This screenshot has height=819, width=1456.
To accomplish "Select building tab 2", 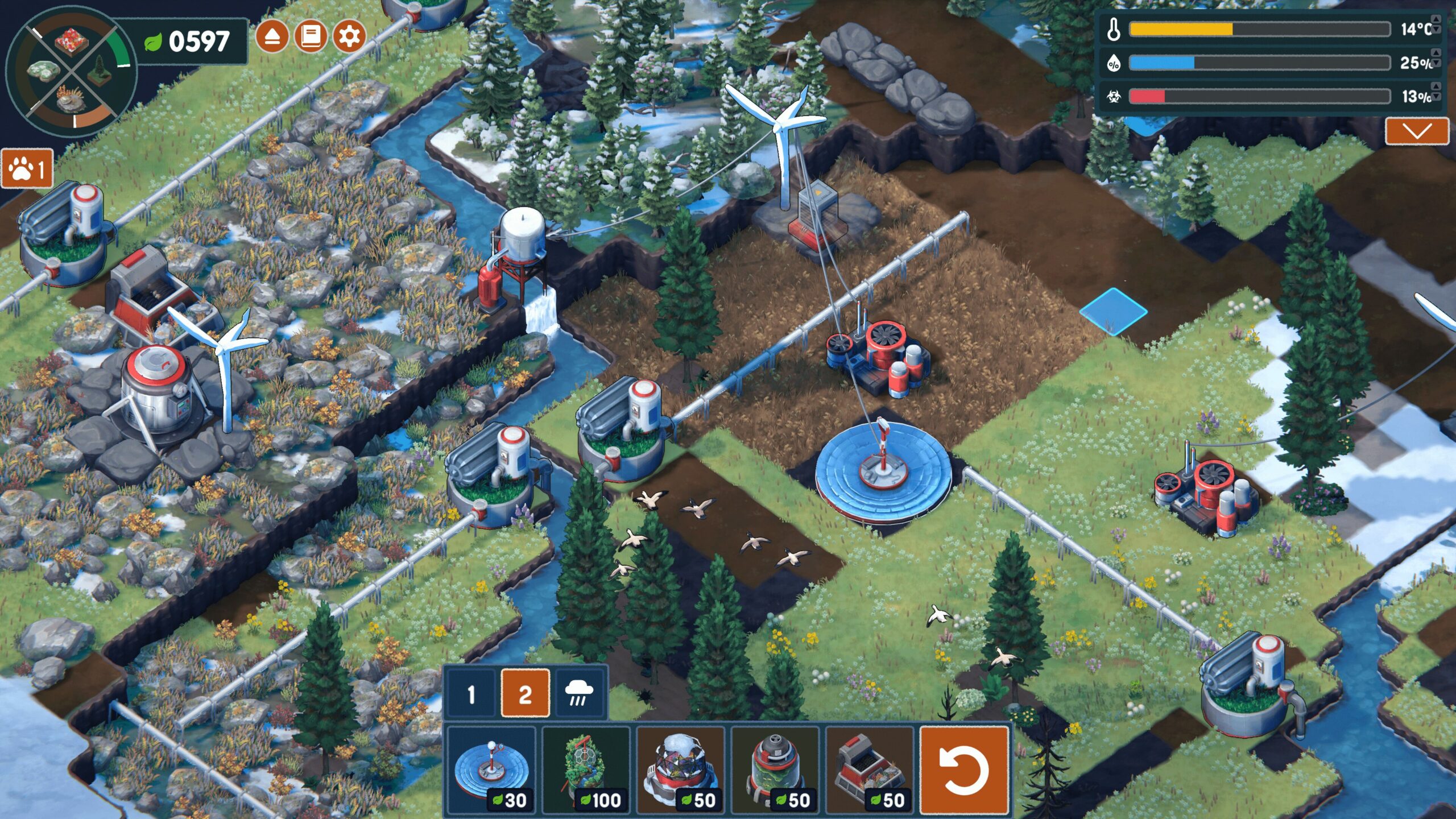I will pyautogui.click(x=525, y=694).
